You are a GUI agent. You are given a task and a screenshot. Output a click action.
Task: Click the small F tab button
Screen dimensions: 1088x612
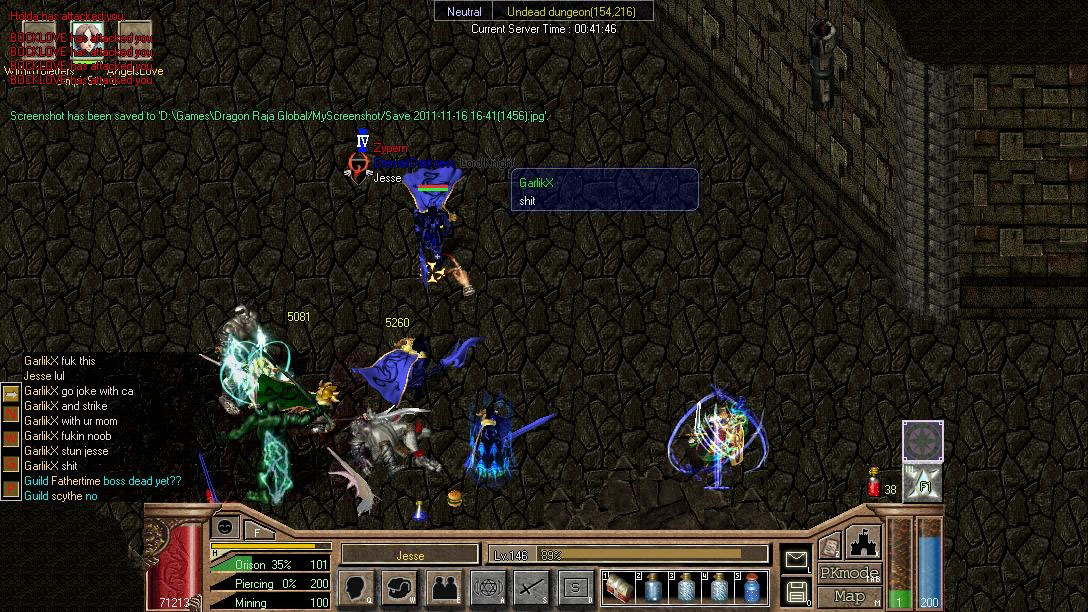coord(256,531)
